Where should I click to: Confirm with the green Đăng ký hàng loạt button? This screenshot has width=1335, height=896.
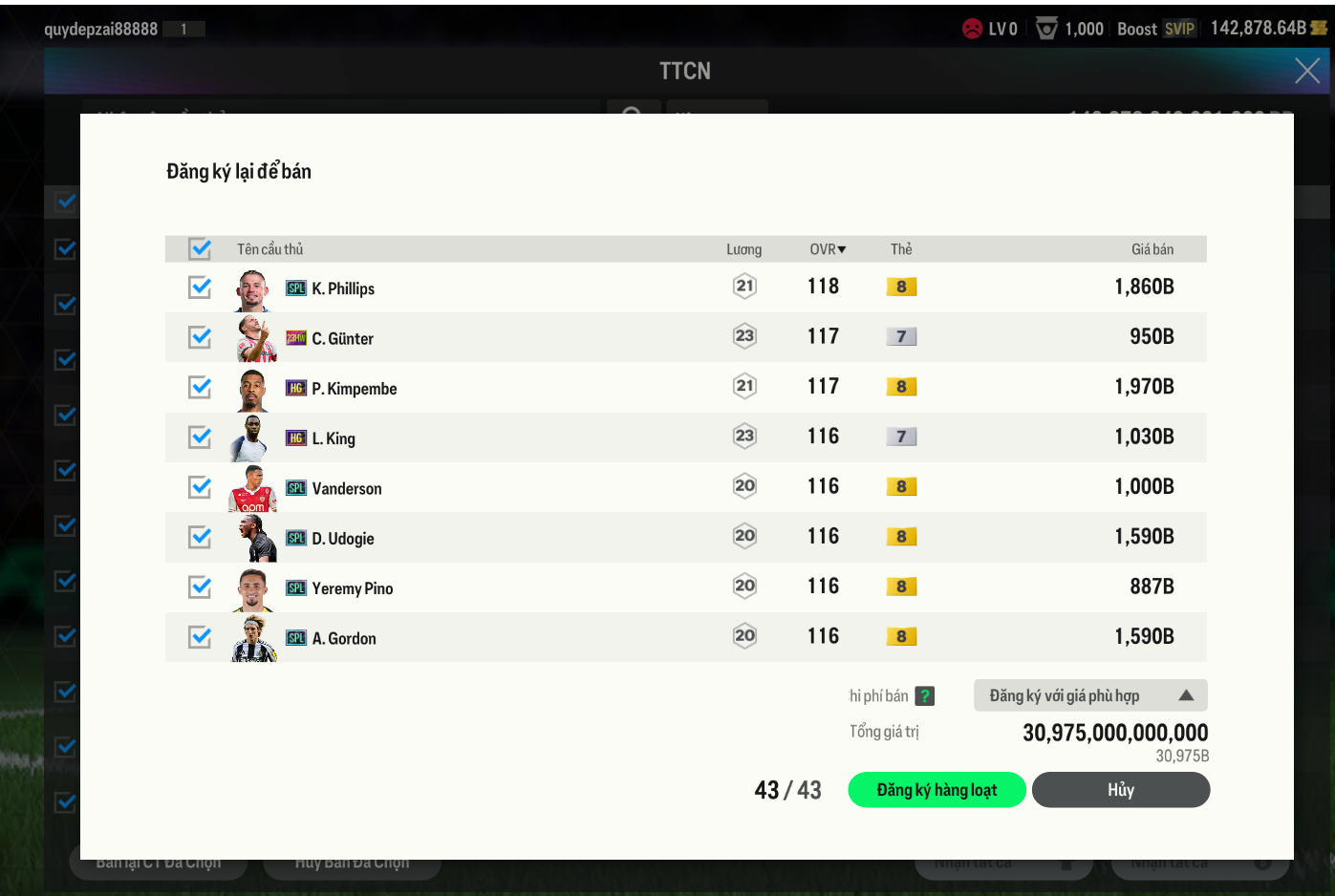[x=937, y=790]
